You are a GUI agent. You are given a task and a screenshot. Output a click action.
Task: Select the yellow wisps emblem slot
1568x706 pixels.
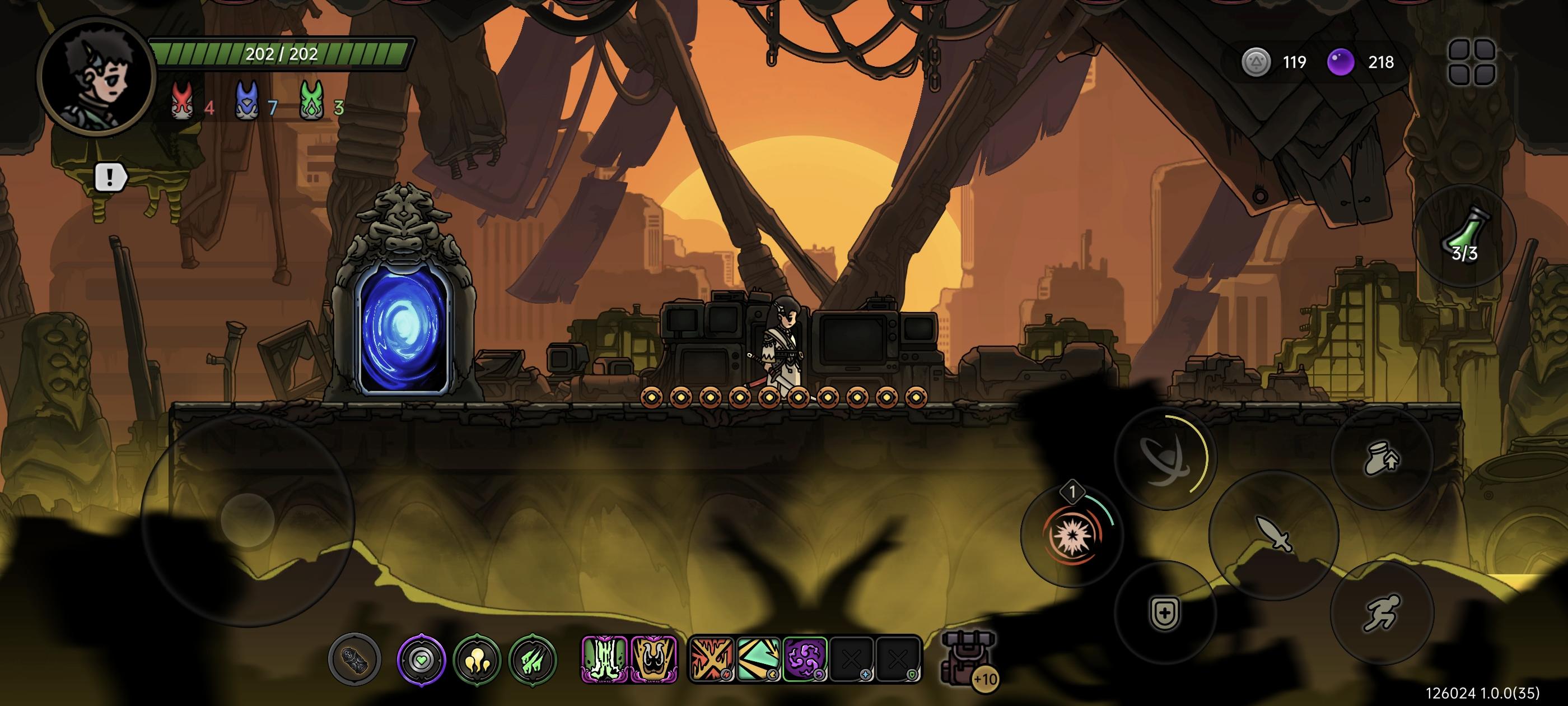click(477, 659)
